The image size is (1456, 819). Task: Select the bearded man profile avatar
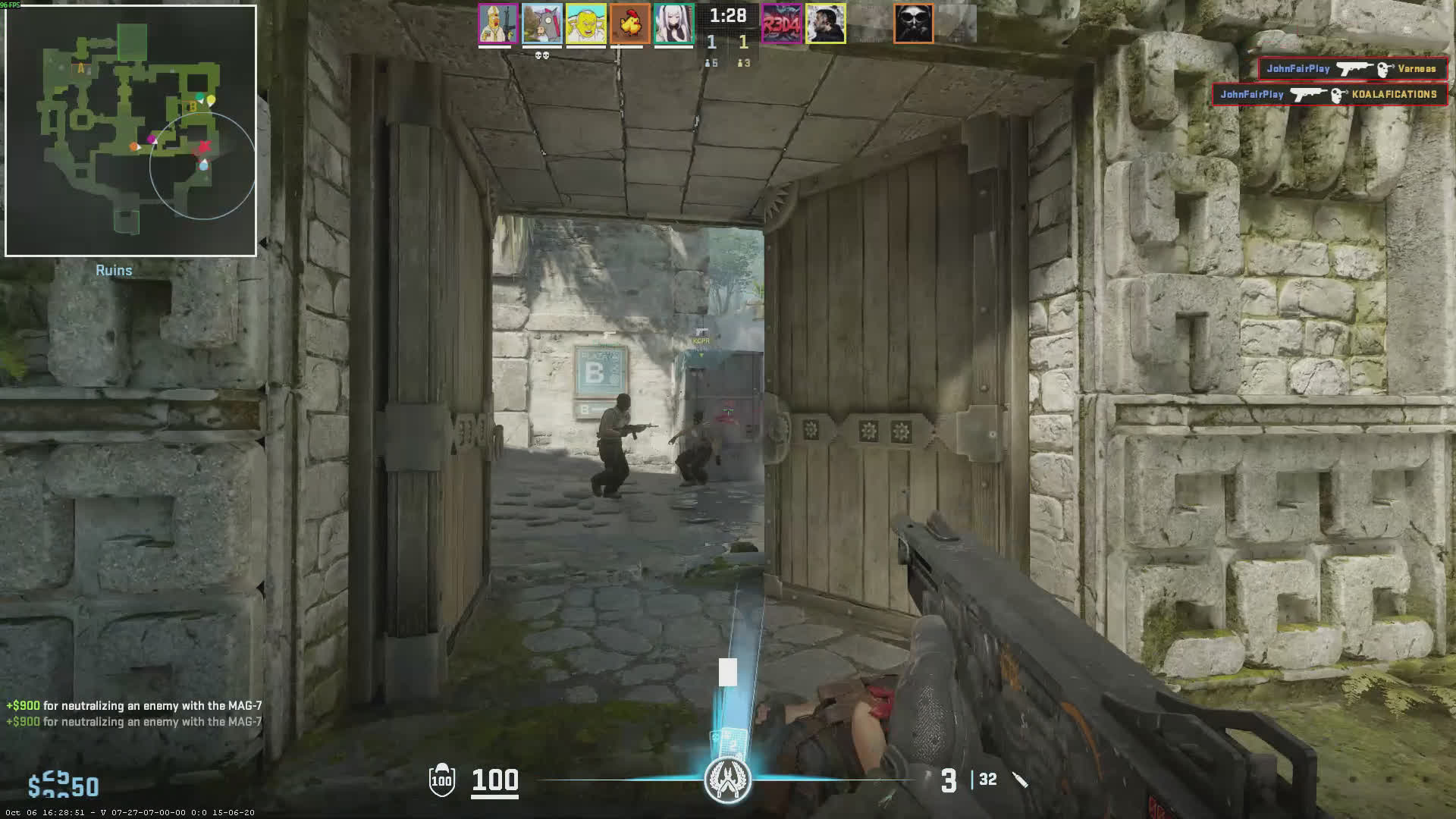pyautogui.click(x=825, y=24)
